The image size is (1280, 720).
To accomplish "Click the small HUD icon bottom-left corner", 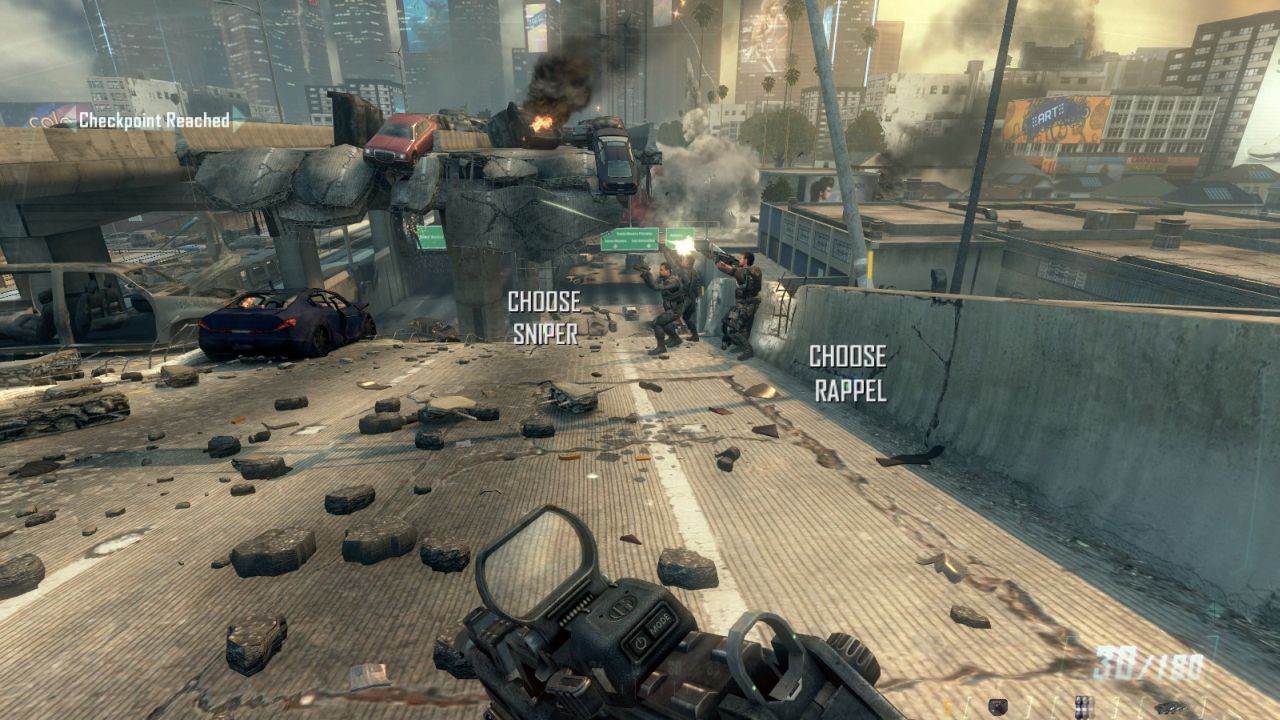I will click(998, 706).
